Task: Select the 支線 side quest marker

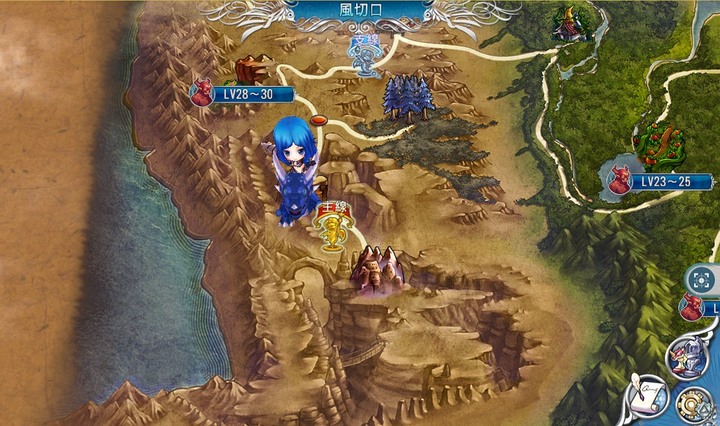Action: (x=364, y=56)
